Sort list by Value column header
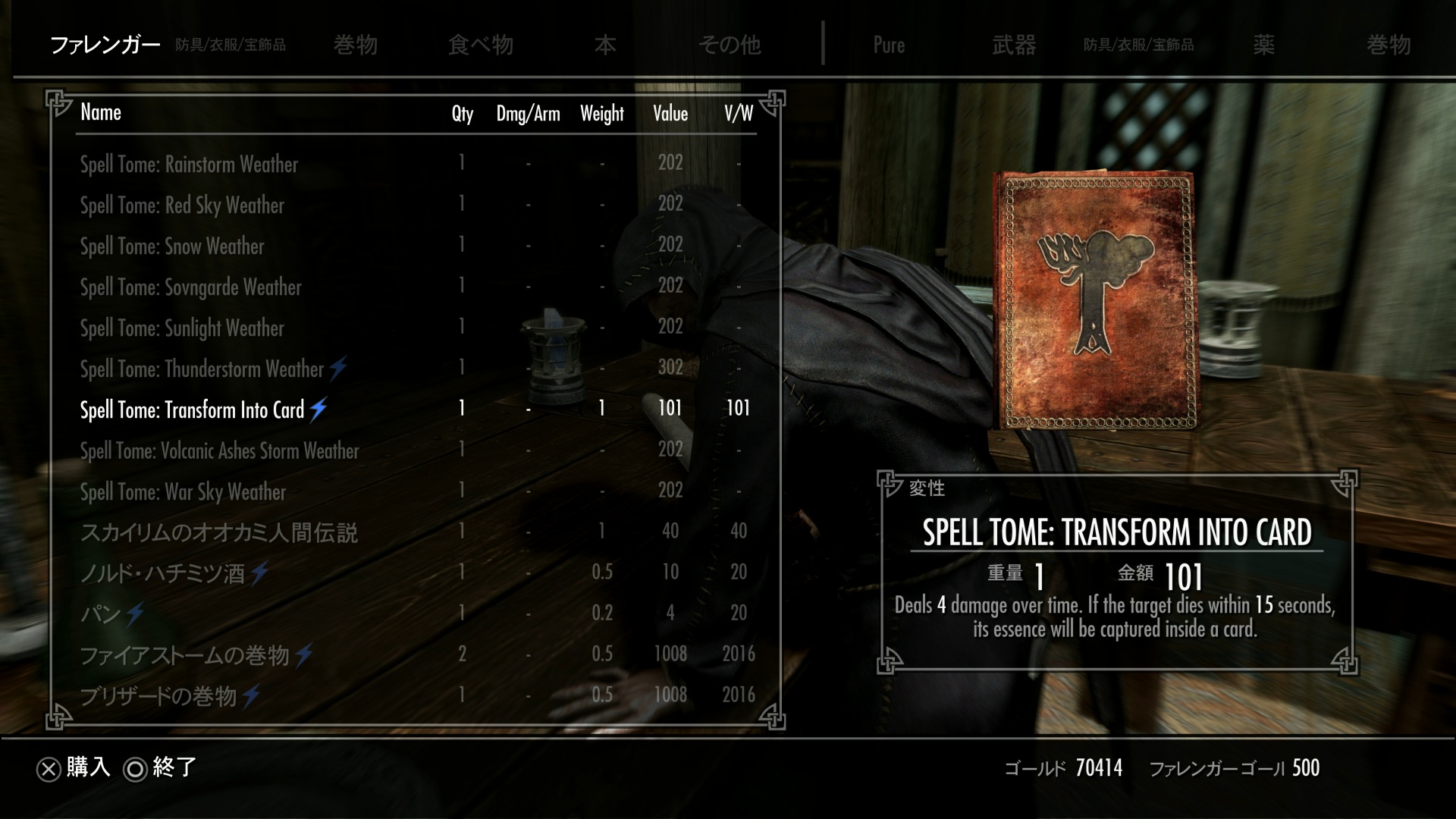This screenshot has height=819, width=1456. pos(670,114)
